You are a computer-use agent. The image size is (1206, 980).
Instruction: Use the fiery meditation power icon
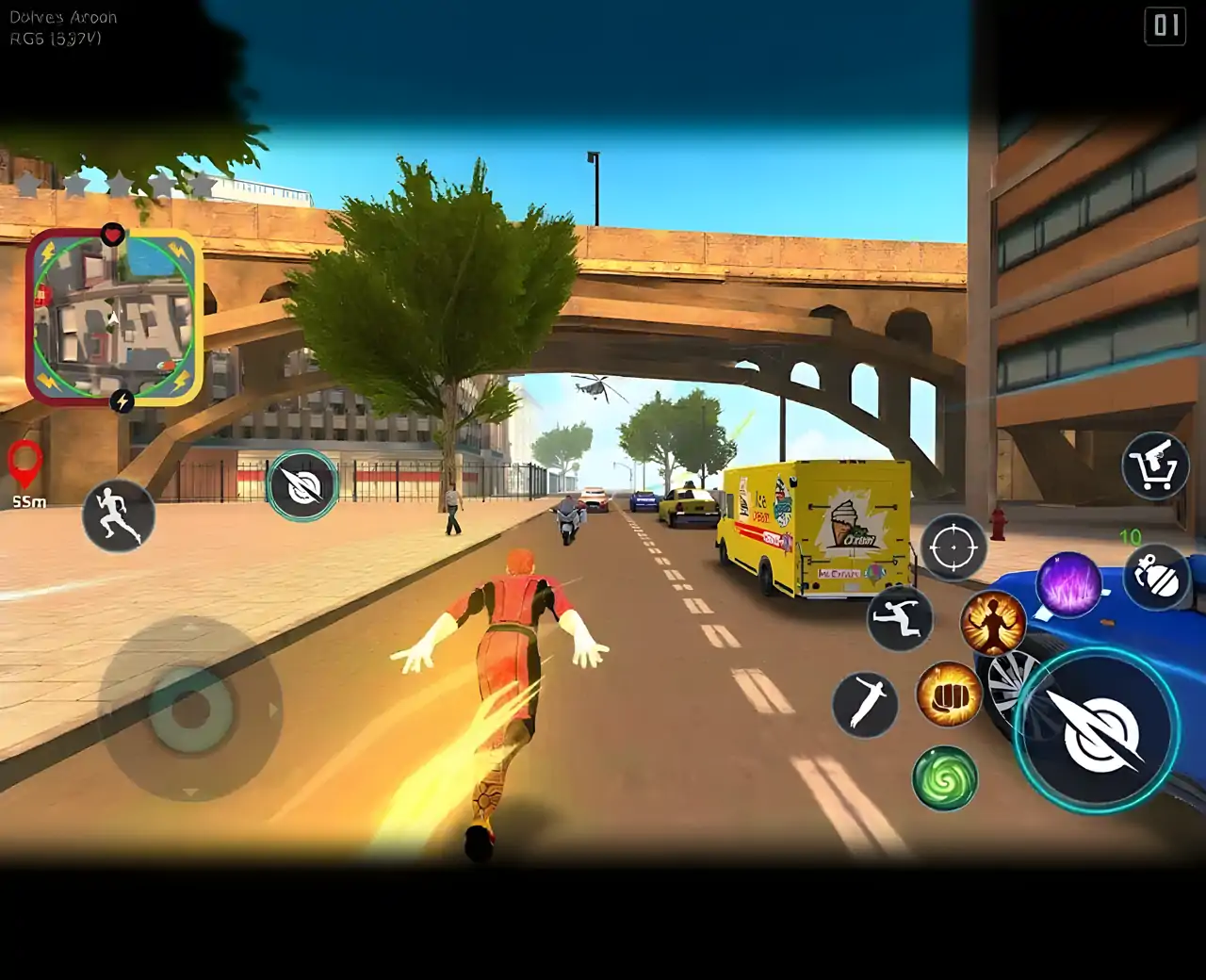[992, 624]
